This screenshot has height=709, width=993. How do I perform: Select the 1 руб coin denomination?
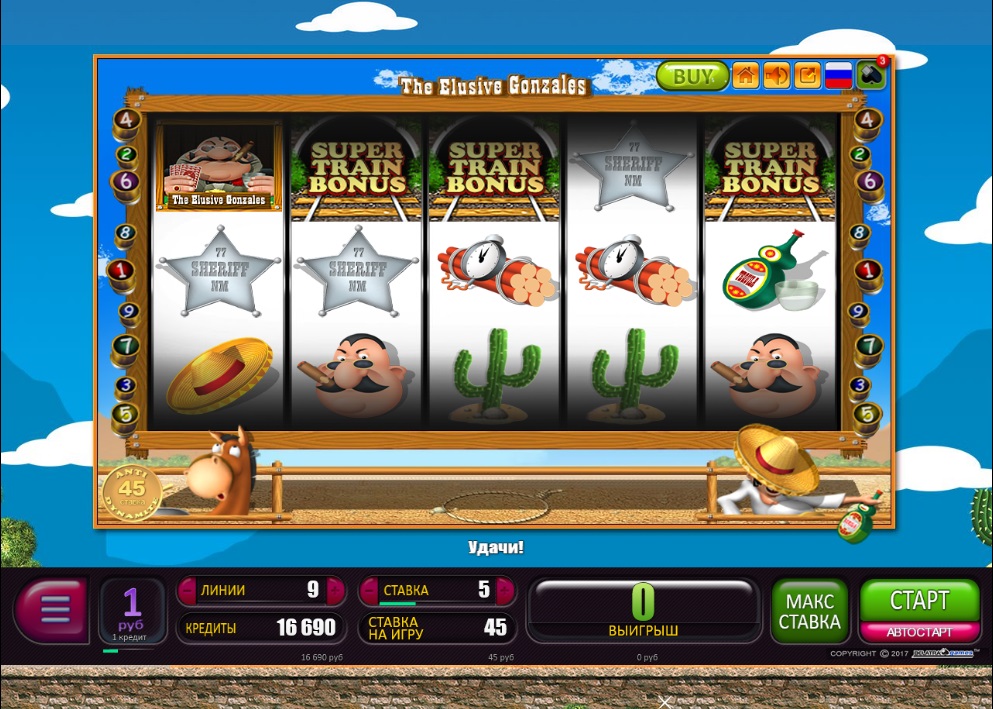coord(132,608)
